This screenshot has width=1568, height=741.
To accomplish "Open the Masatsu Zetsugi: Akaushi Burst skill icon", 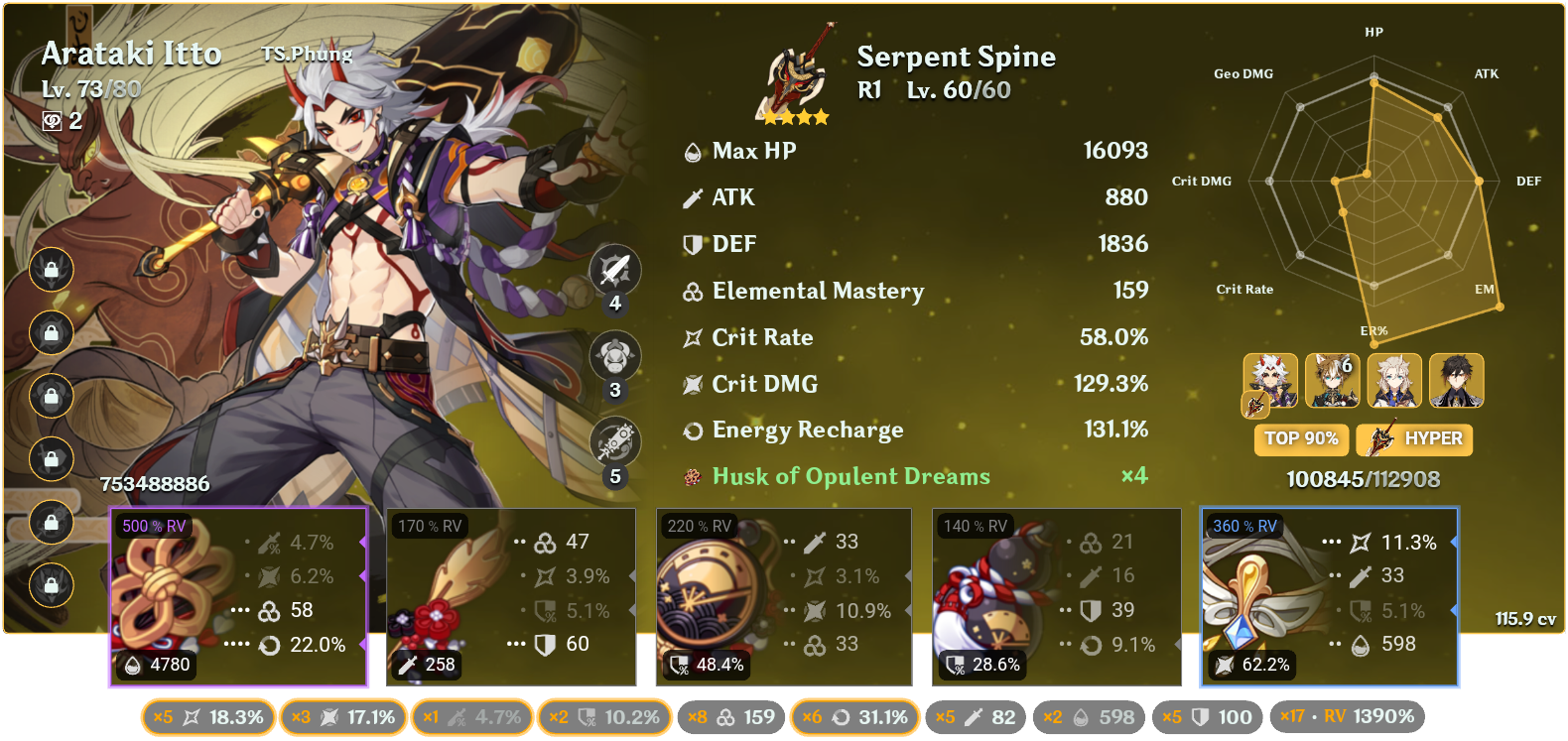I will [x=613, y=355].
